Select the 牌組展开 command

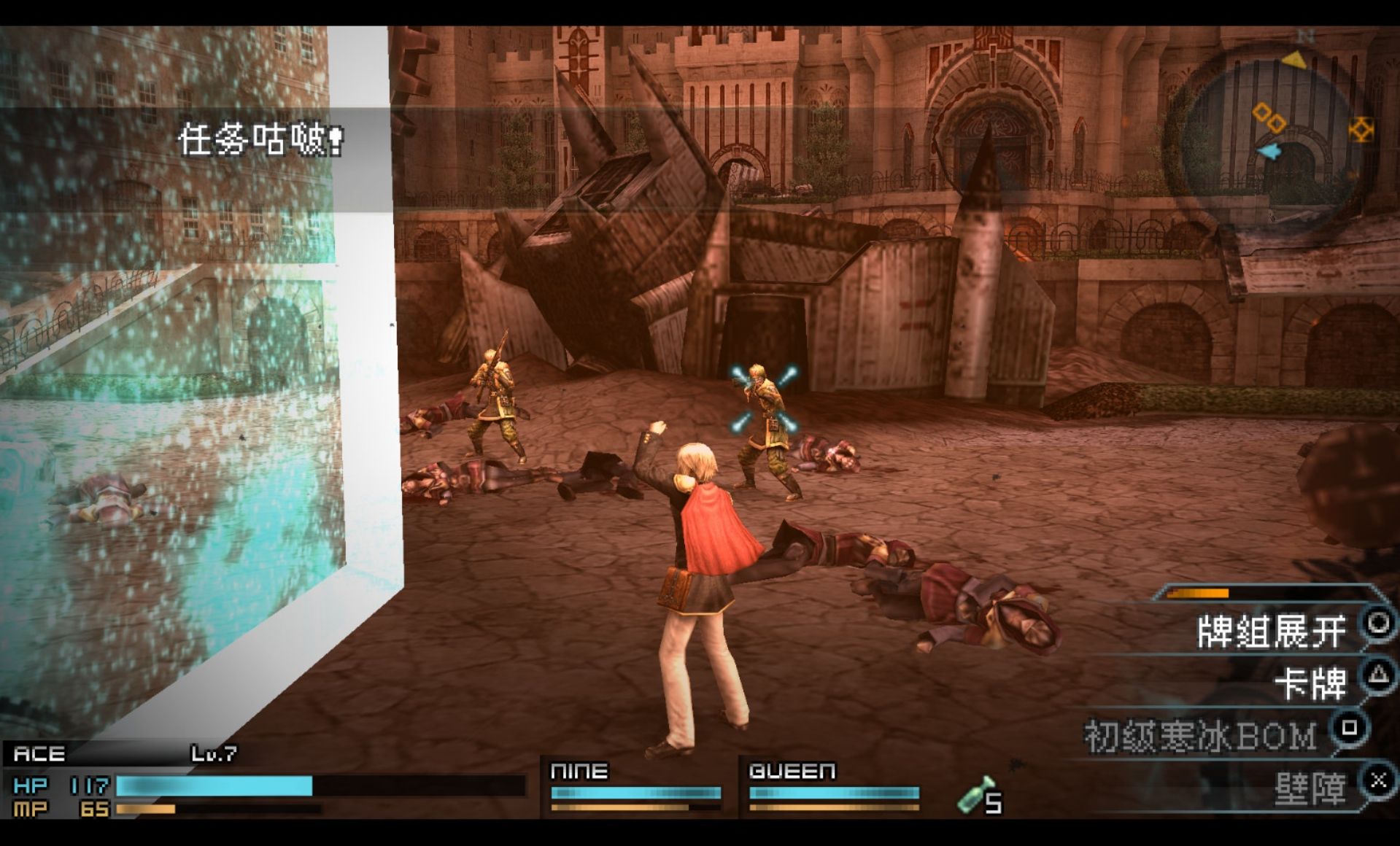pos(1271,632)
